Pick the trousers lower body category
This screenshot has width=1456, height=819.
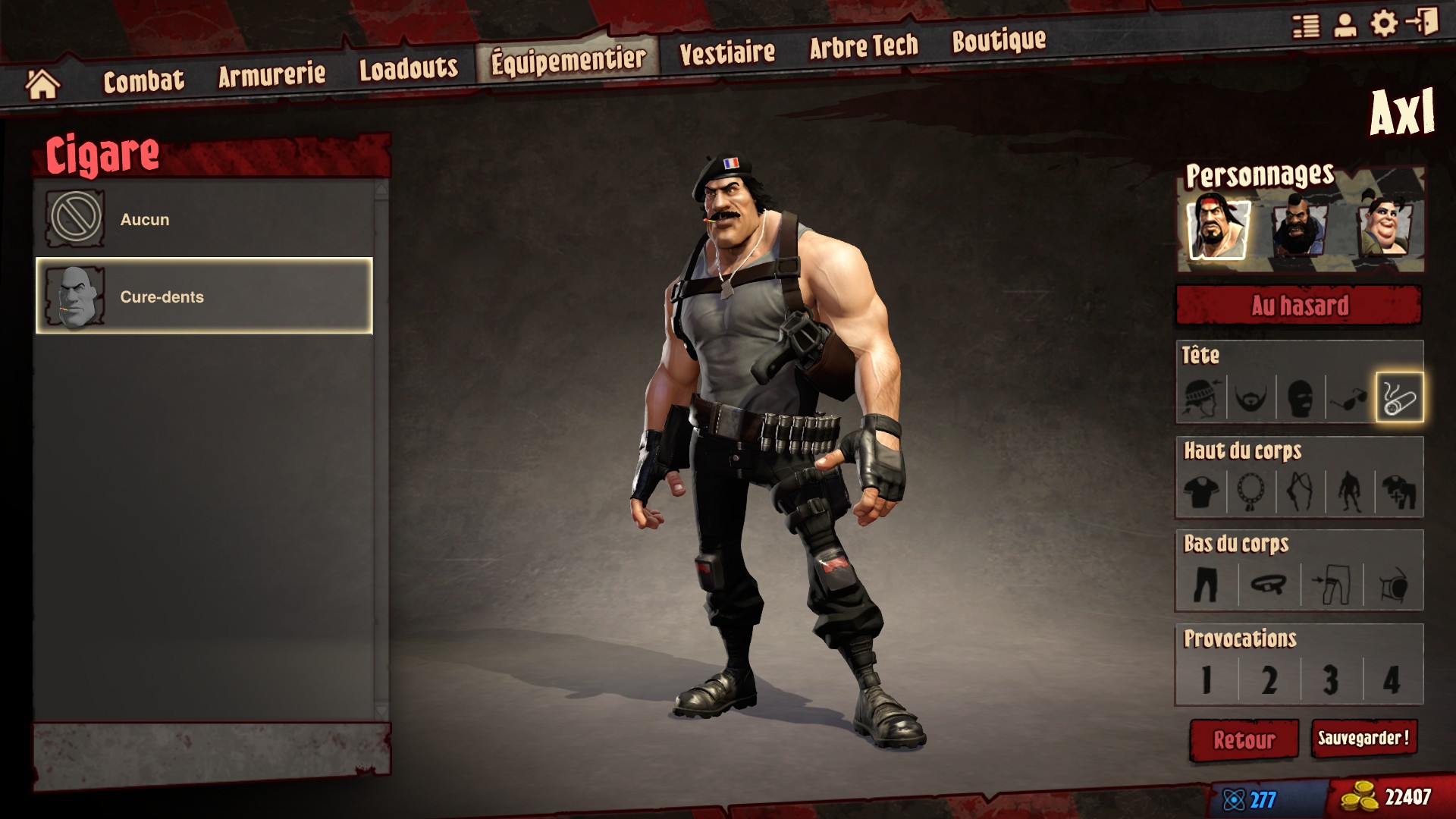pyautogui.click(x=1206, y=585)
